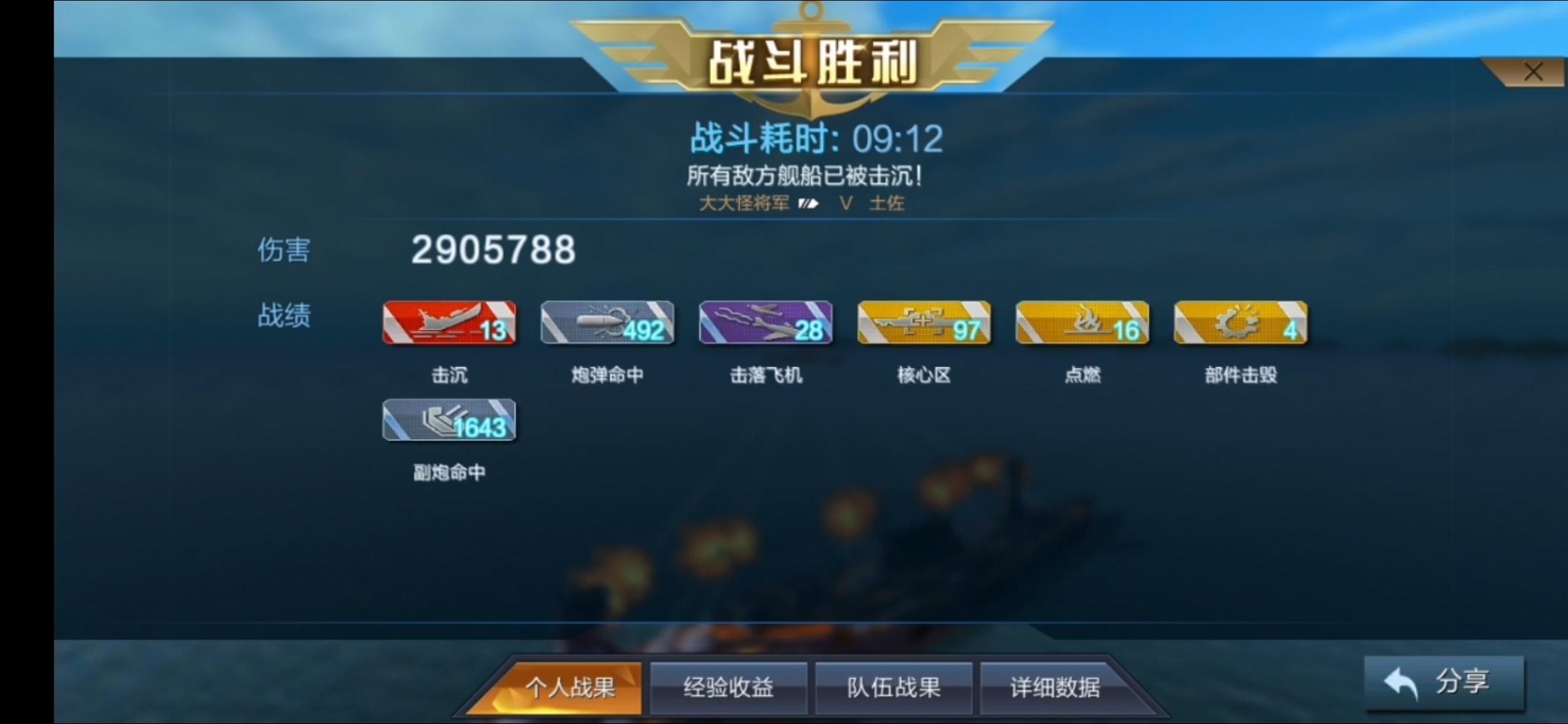1568x724 pixels.
Task: Click the damage value 2905788
Action: tap(493, 249)
